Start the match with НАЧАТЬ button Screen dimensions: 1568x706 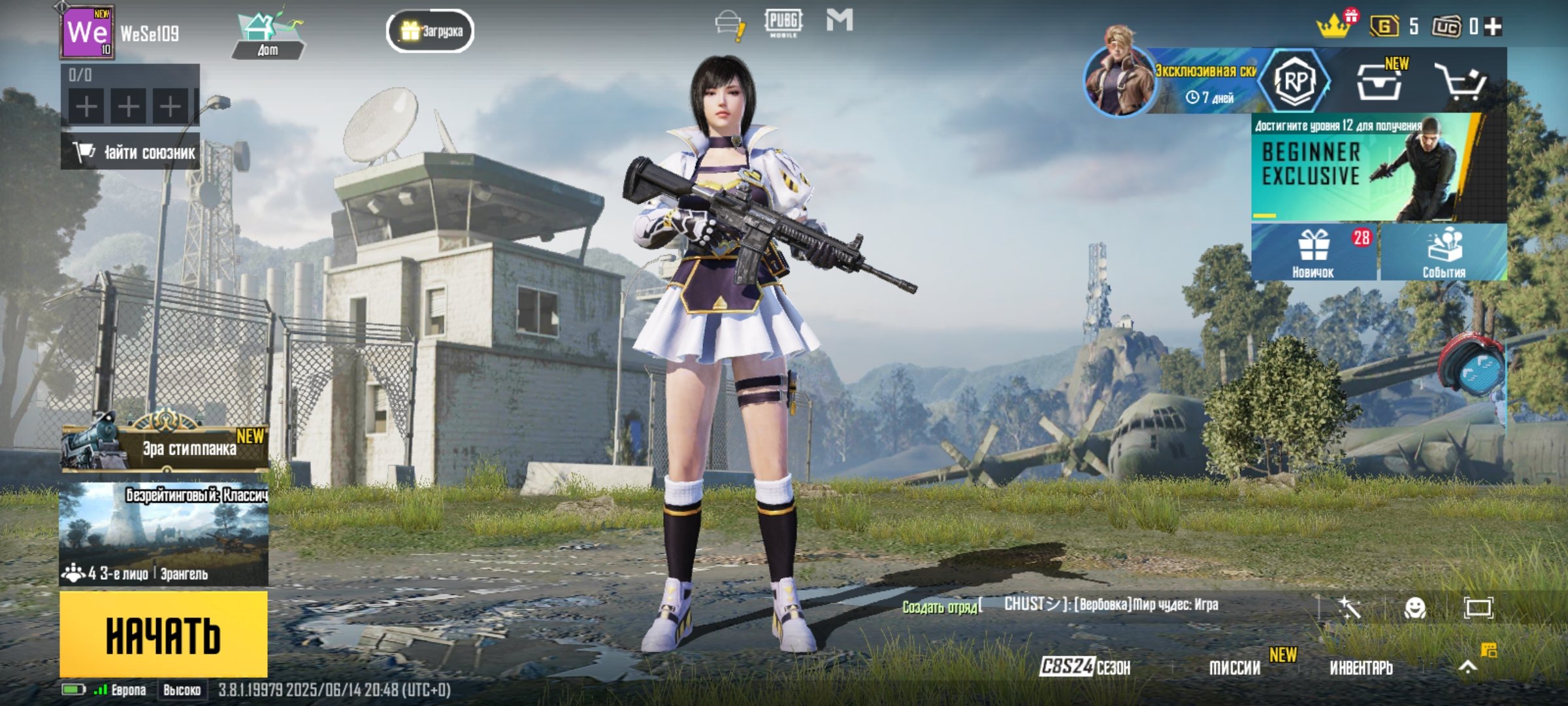click(163, 634)
